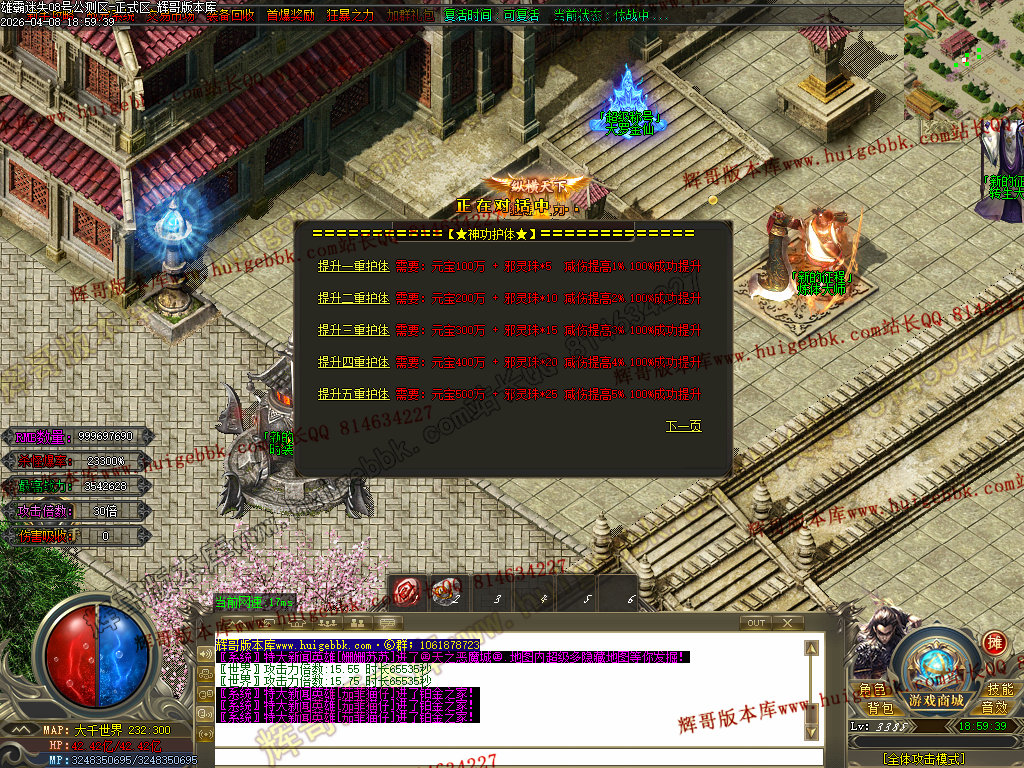This screenshot has width=1024, height=768.
Task: Open the minimap
Action: click(962, 58)
